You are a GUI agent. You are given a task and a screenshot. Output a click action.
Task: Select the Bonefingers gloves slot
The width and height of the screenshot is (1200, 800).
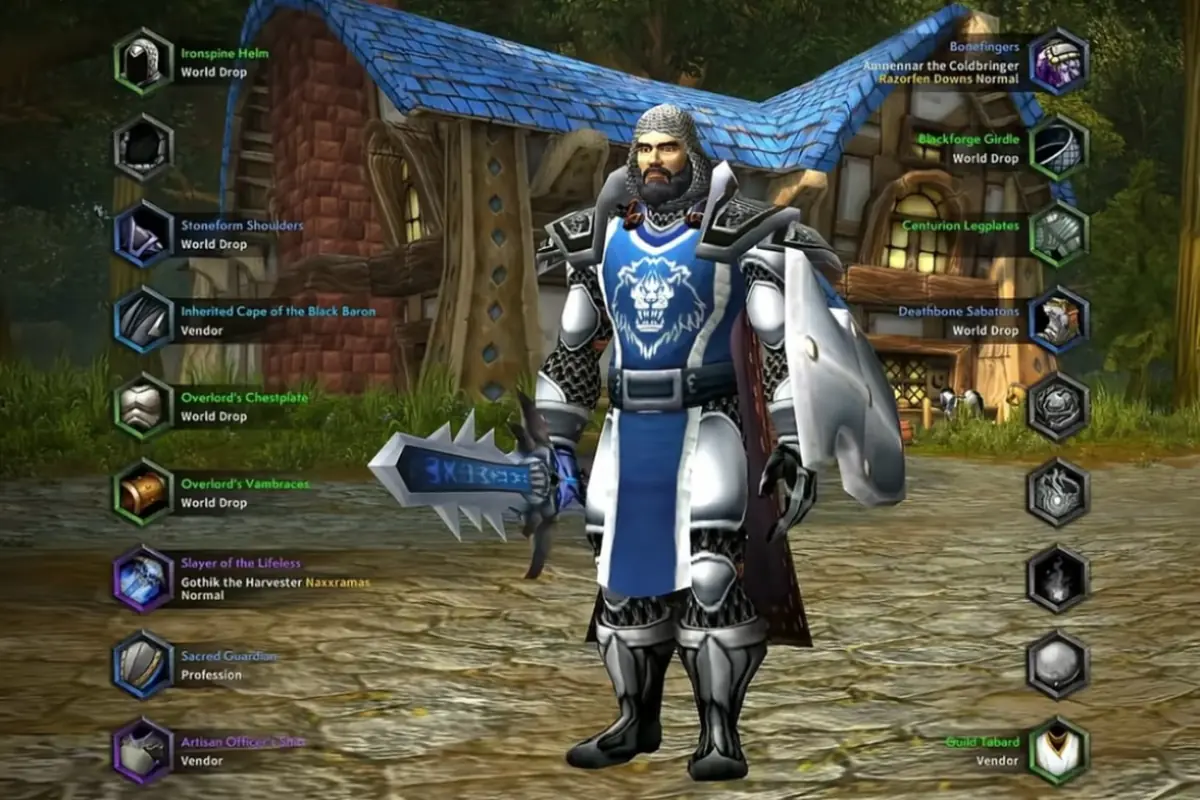pyautogui.click(x=1058, y=61)
